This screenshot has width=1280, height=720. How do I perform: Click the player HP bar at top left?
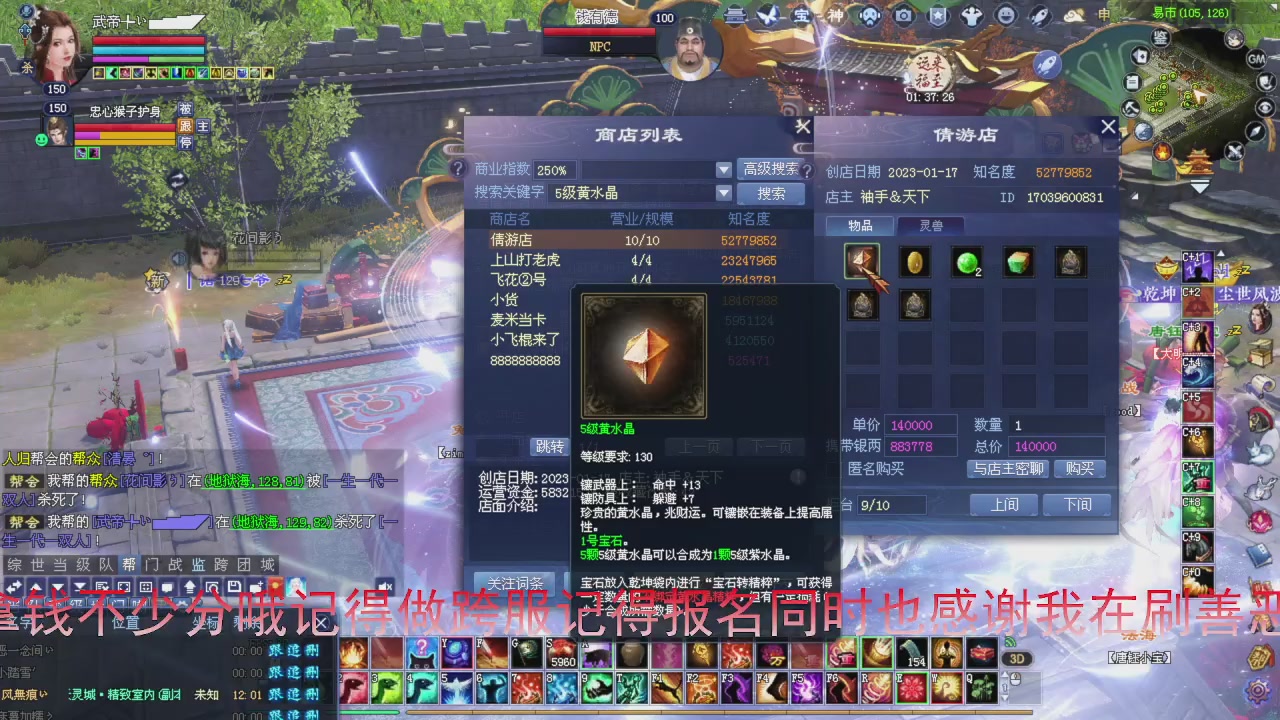(x=150, y=42)
